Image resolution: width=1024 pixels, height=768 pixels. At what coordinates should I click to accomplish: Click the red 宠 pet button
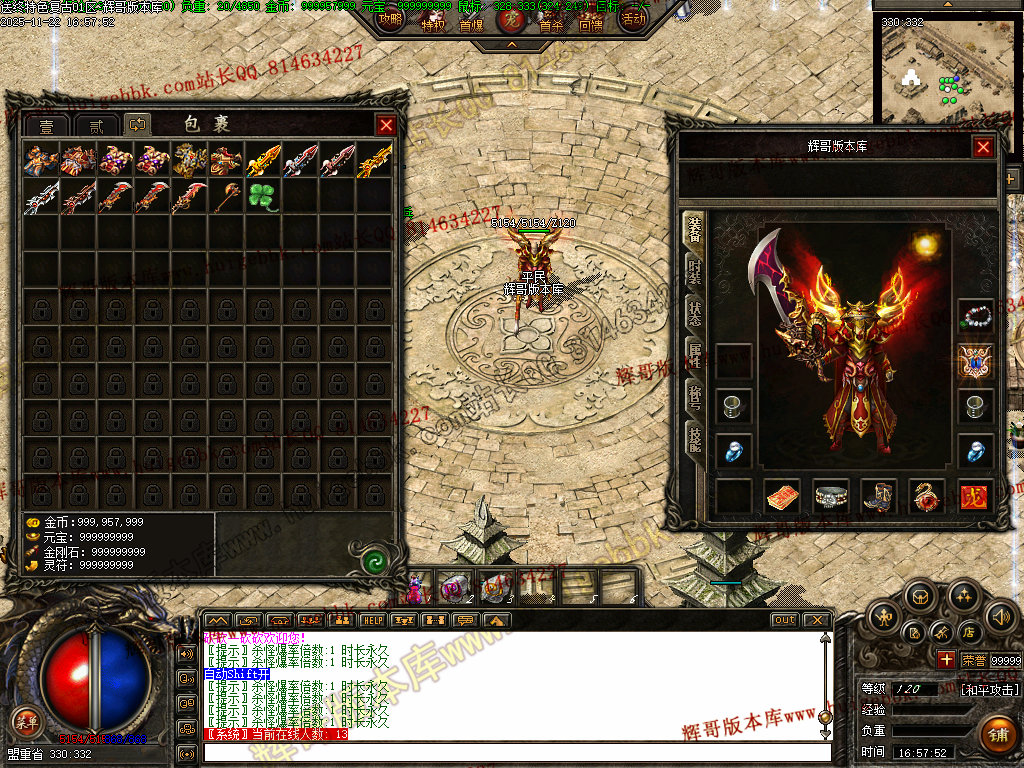[511, 20]
